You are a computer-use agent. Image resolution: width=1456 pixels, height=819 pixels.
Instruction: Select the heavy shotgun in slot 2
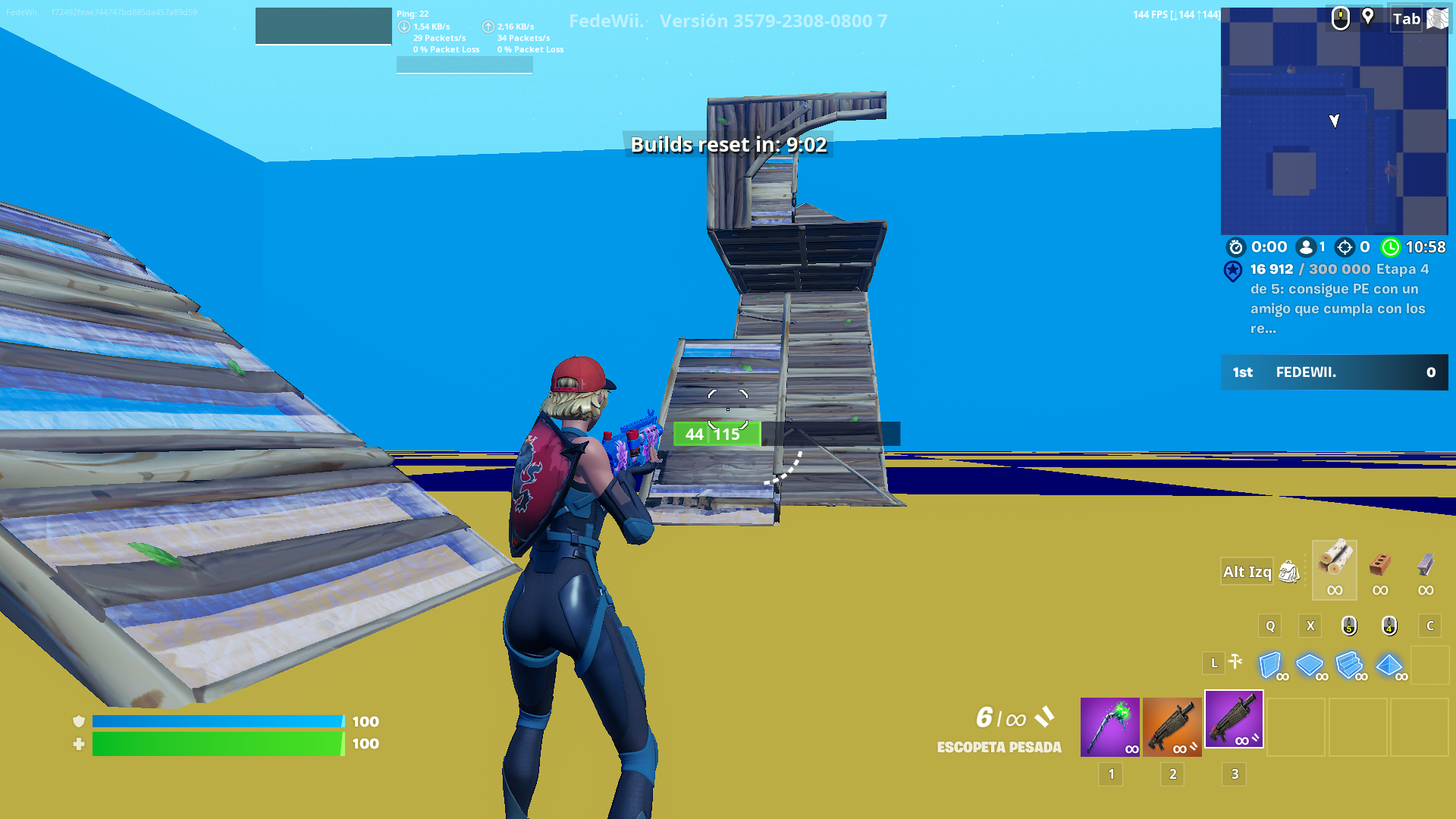pyautogui.click(x=1172, y=728)
